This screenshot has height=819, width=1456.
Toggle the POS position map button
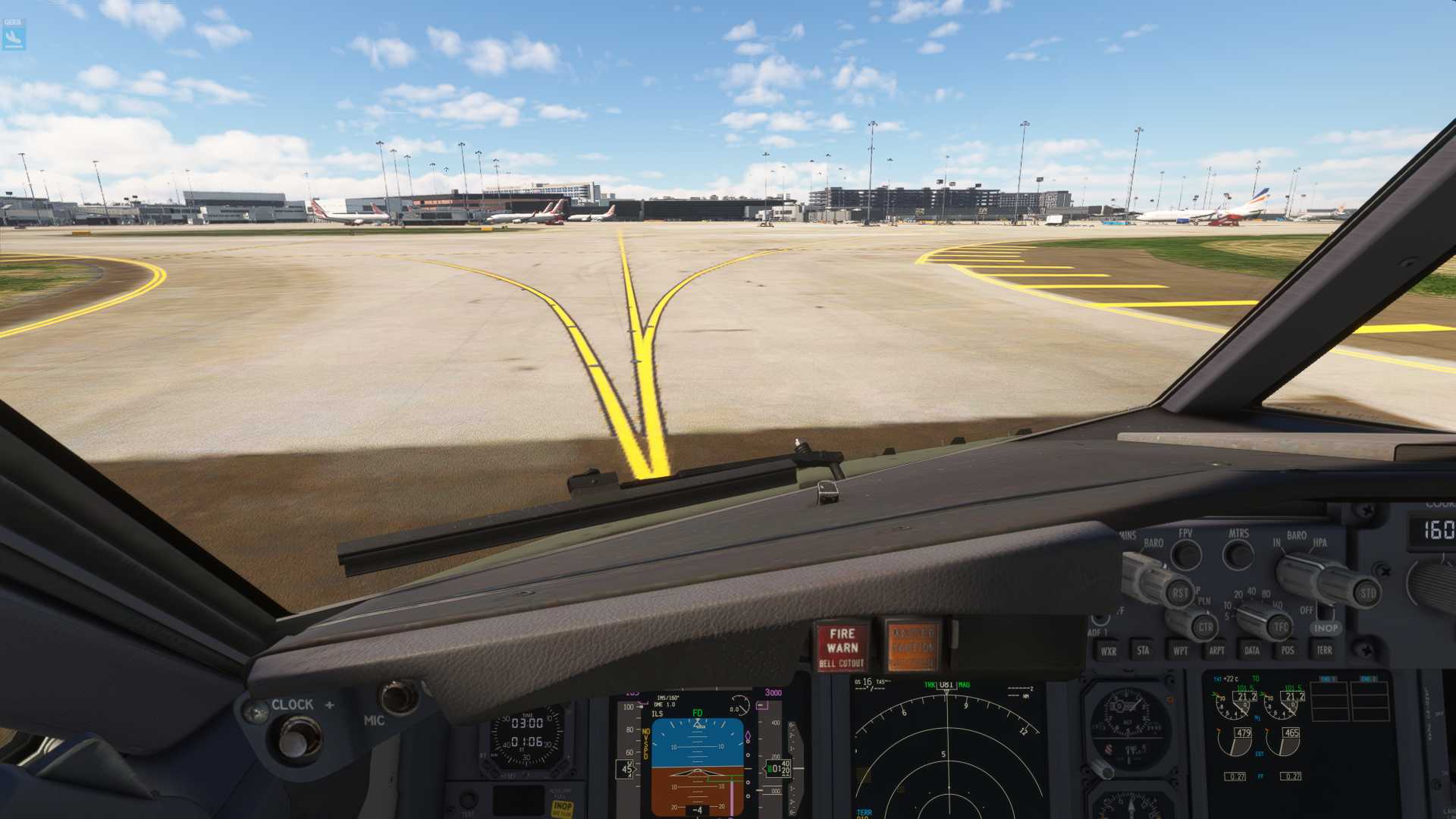[x=1288, y=650]
